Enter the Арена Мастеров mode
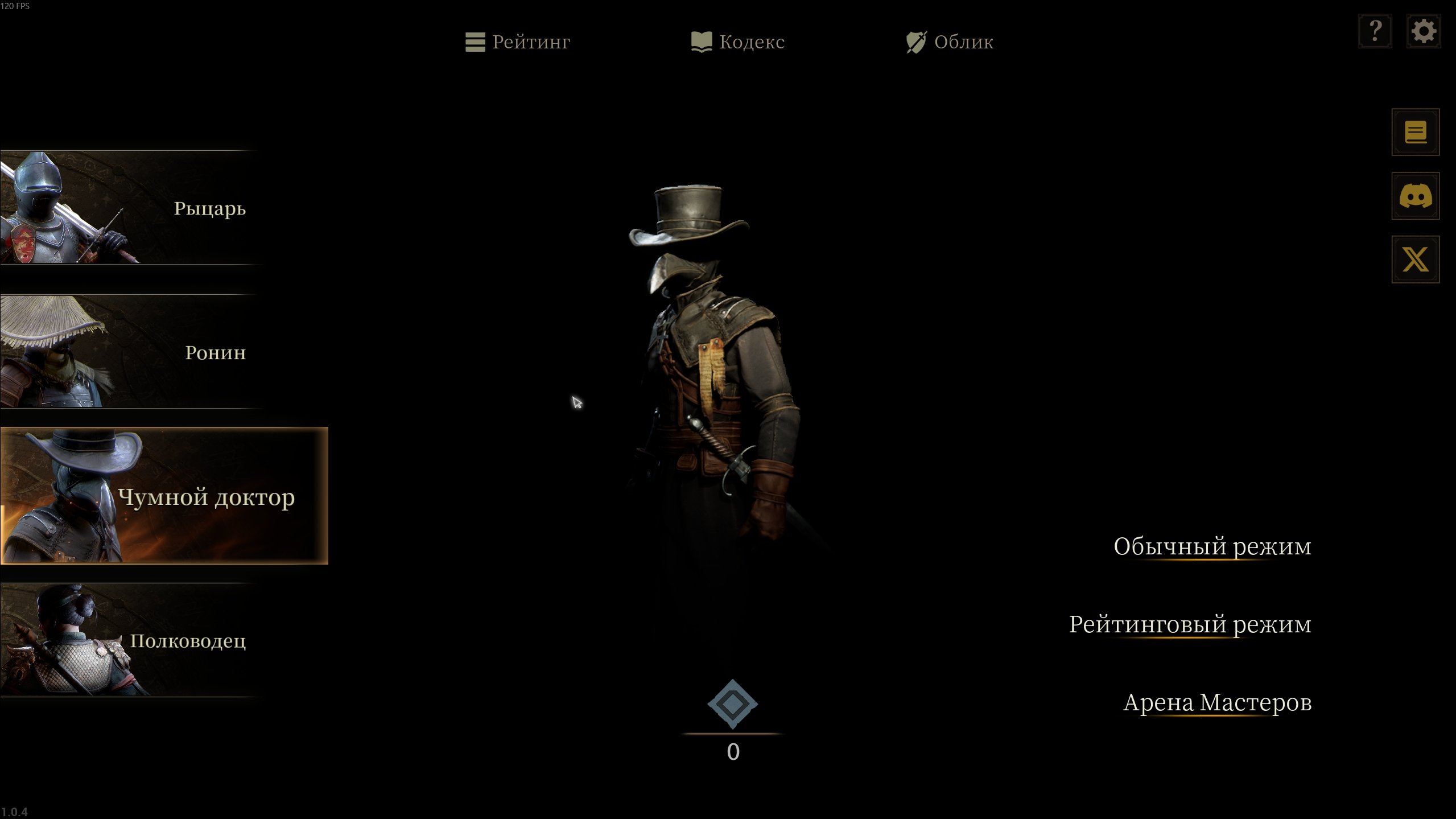 [x=1217, y=702]
